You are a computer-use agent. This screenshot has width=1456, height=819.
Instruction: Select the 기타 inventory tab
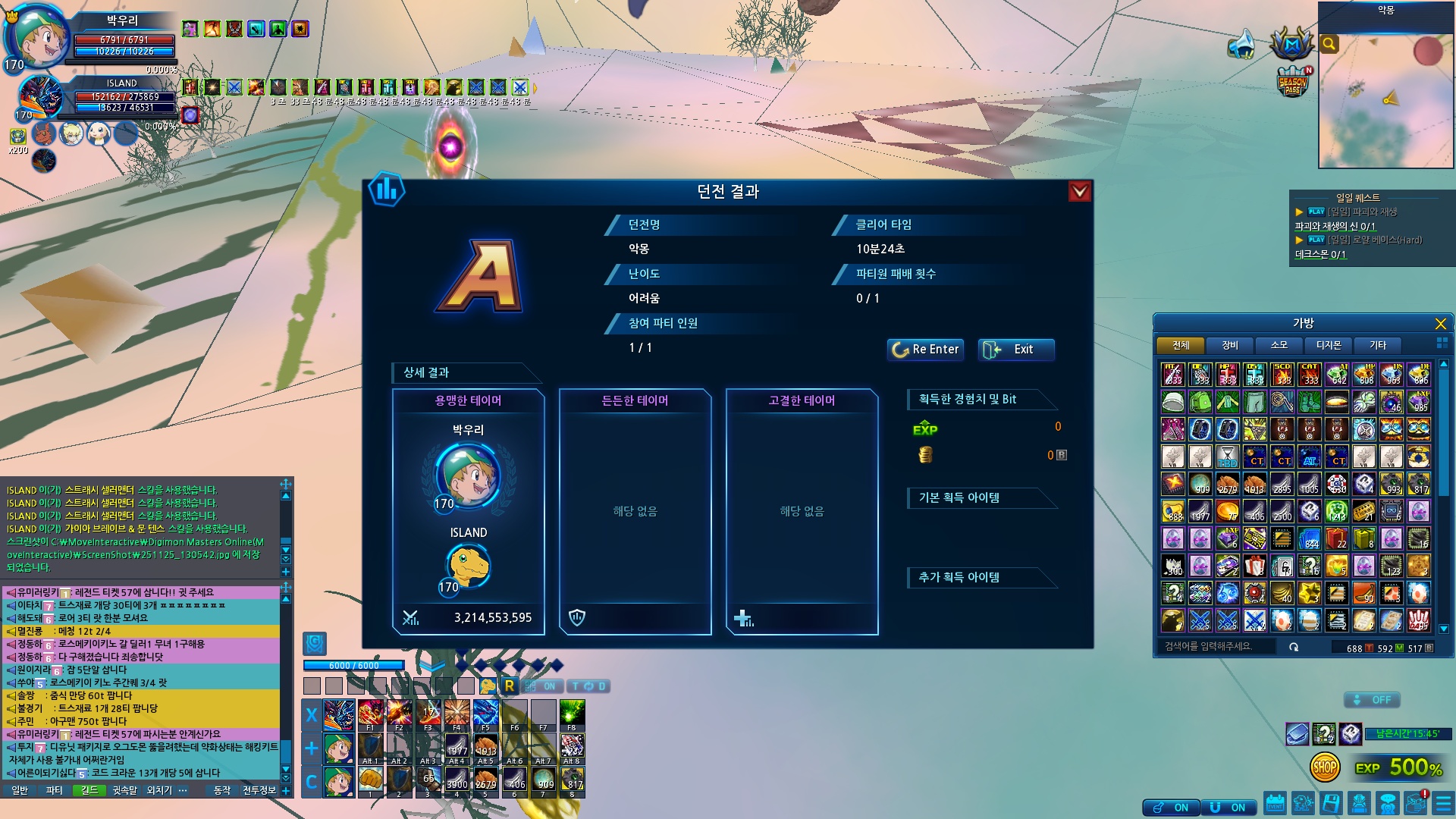pyautogui.click(x=1377, y=346)
